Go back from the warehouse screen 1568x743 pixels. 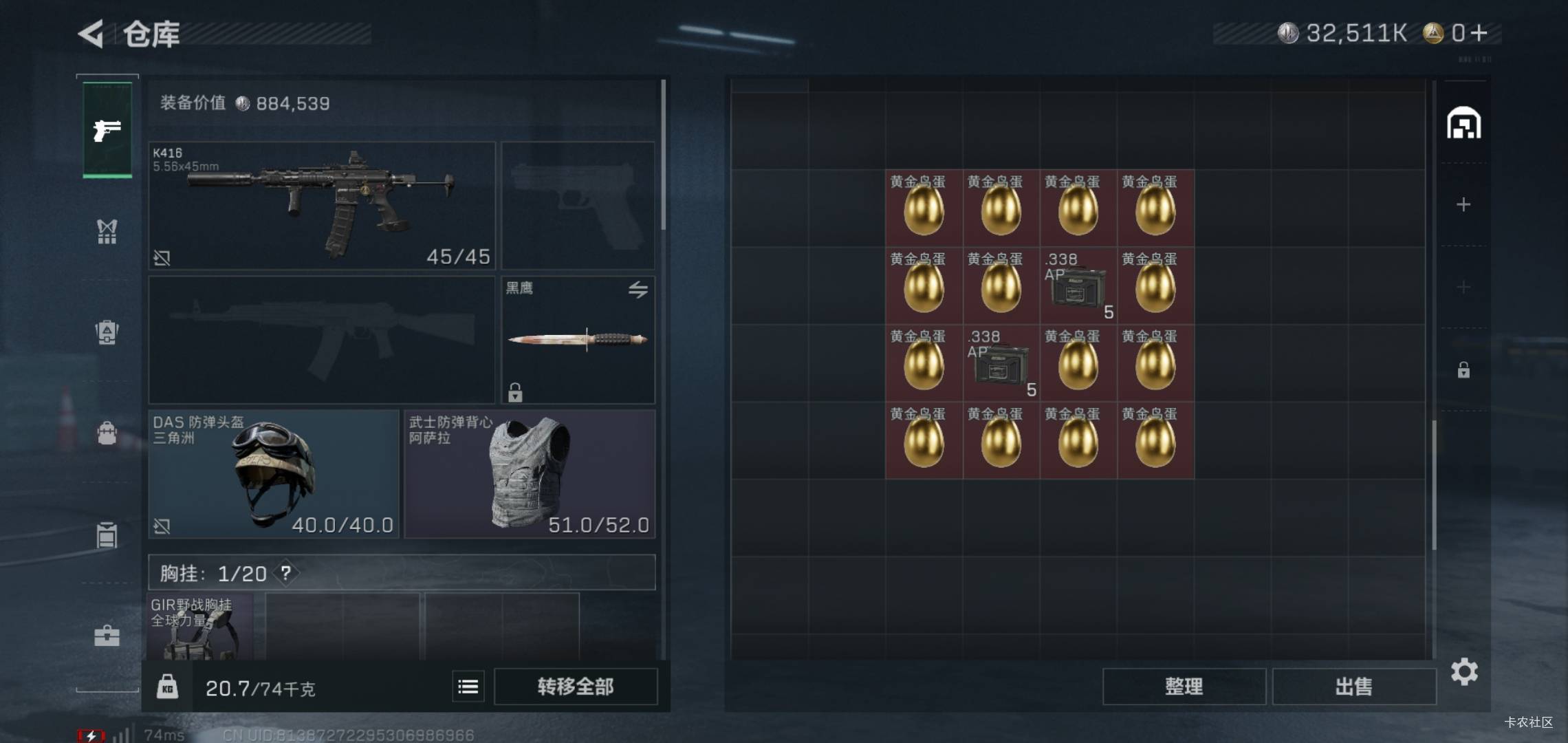point(91,34)
